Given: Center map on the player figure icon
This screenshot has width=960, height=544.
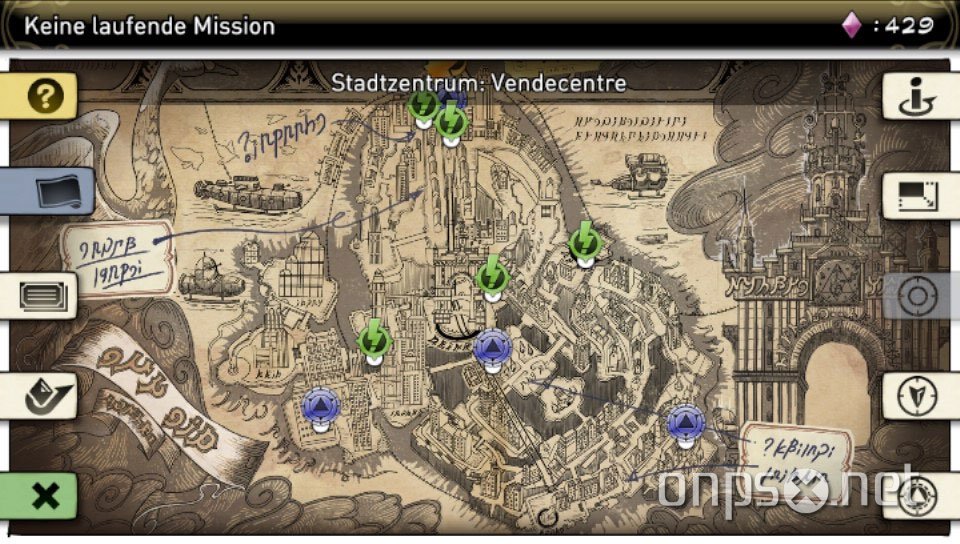Looking at the screenshot, I should click(x=915, y=97).
